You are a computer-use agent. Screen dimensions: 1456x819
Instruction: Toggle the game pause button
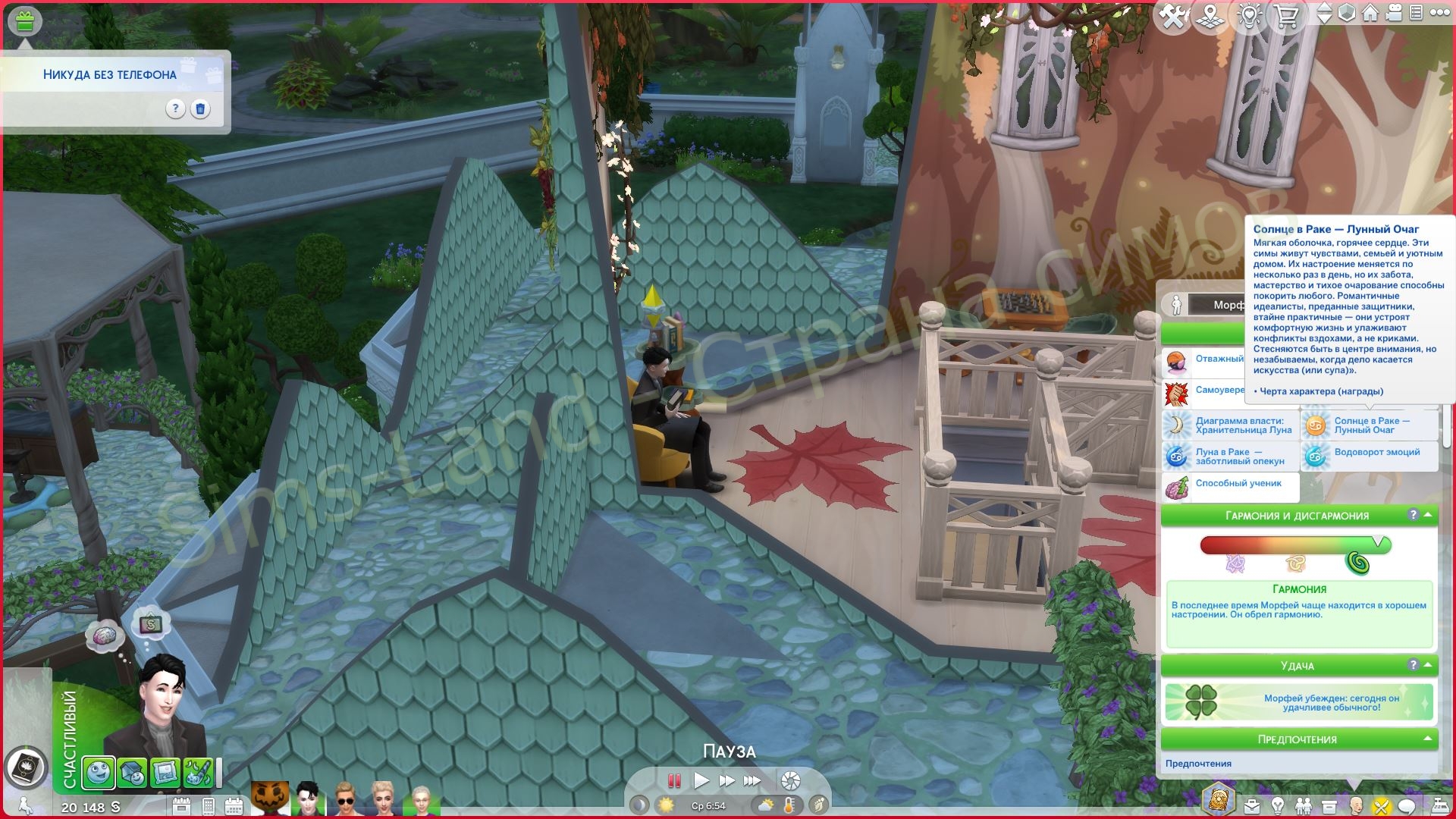[673, 780]
